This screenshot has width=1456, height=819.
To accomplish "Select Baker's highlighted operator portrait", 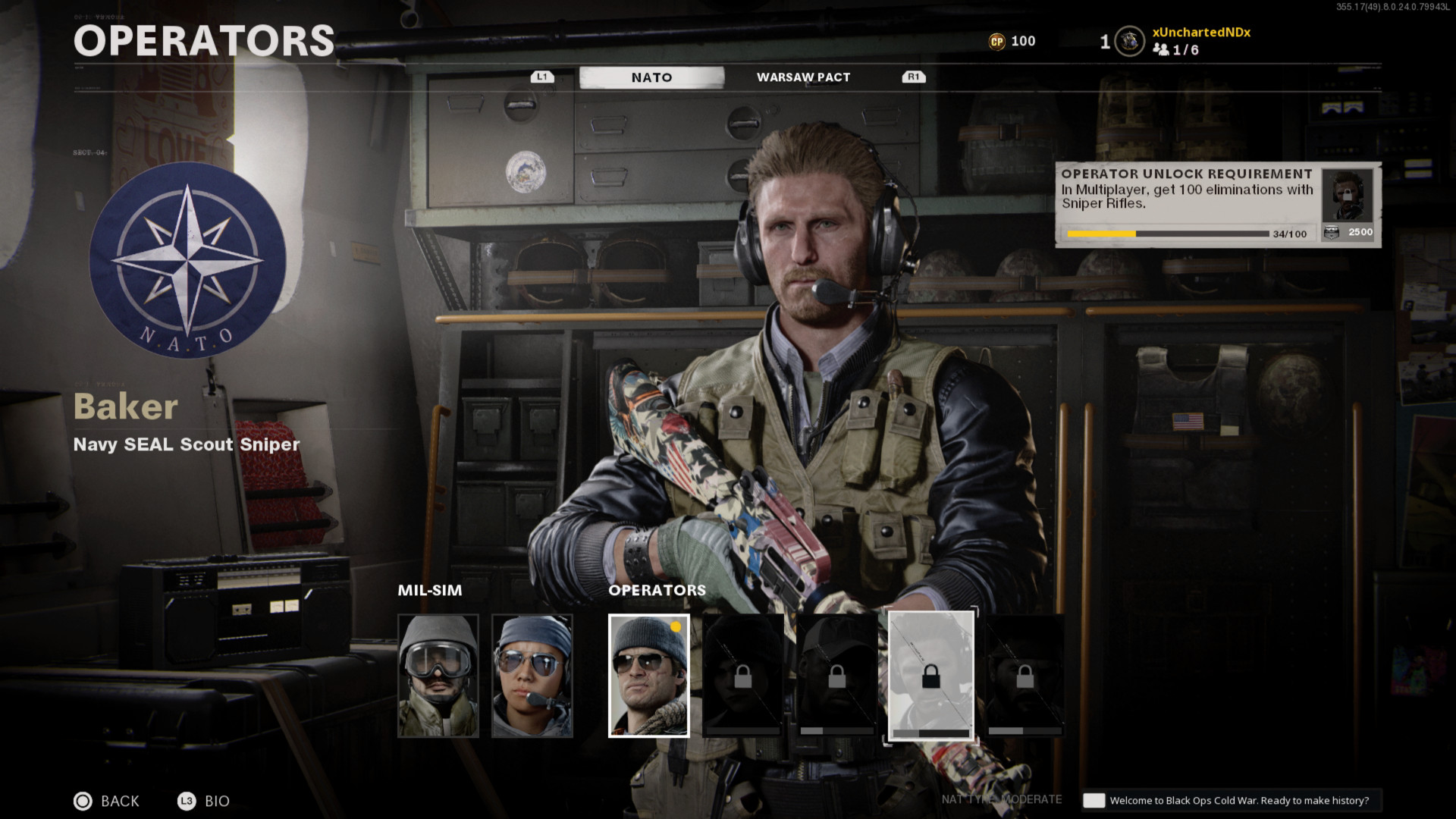I will (648, 675).
